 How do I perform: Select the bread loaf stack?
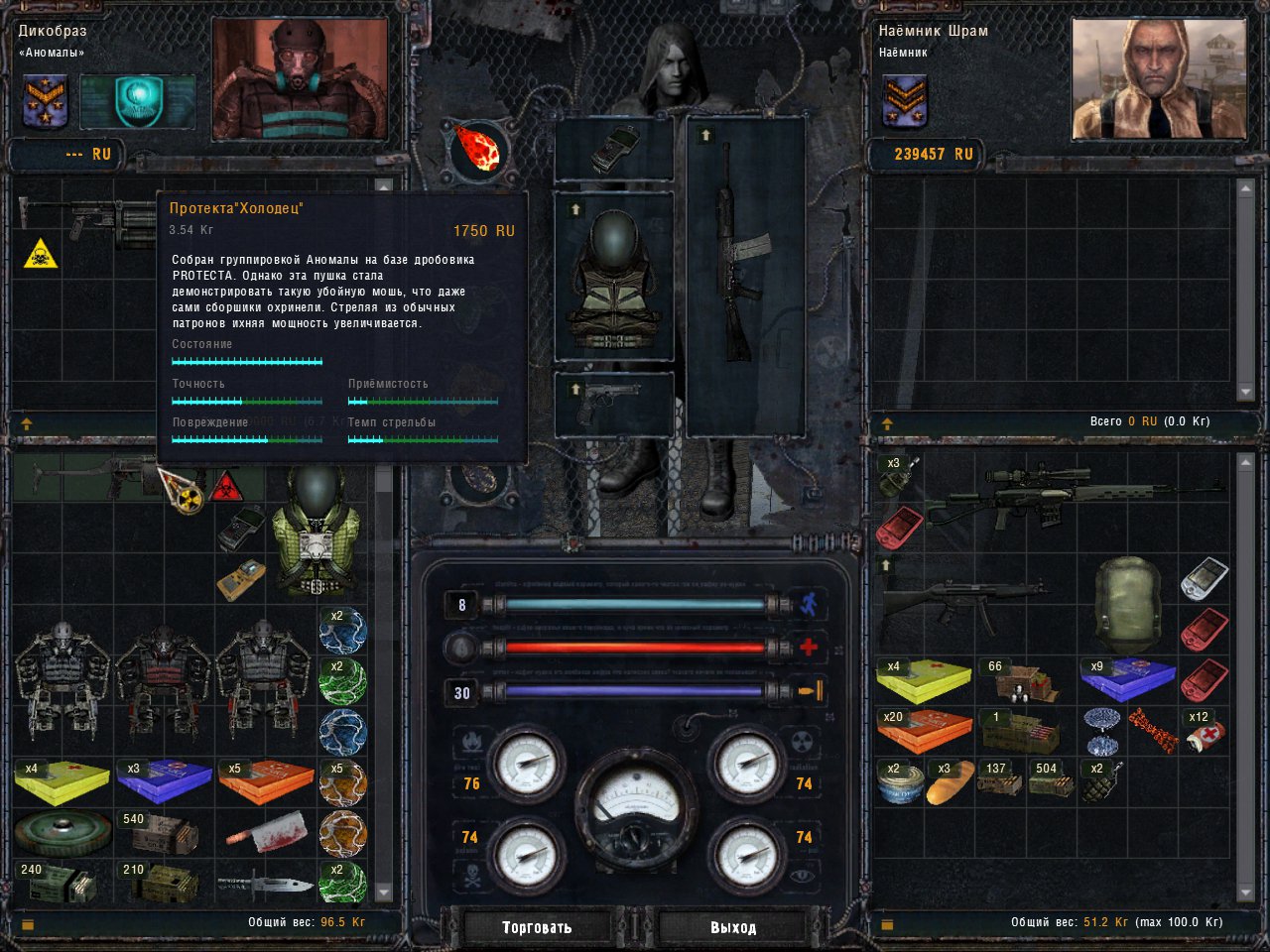(x=951, y=782)
